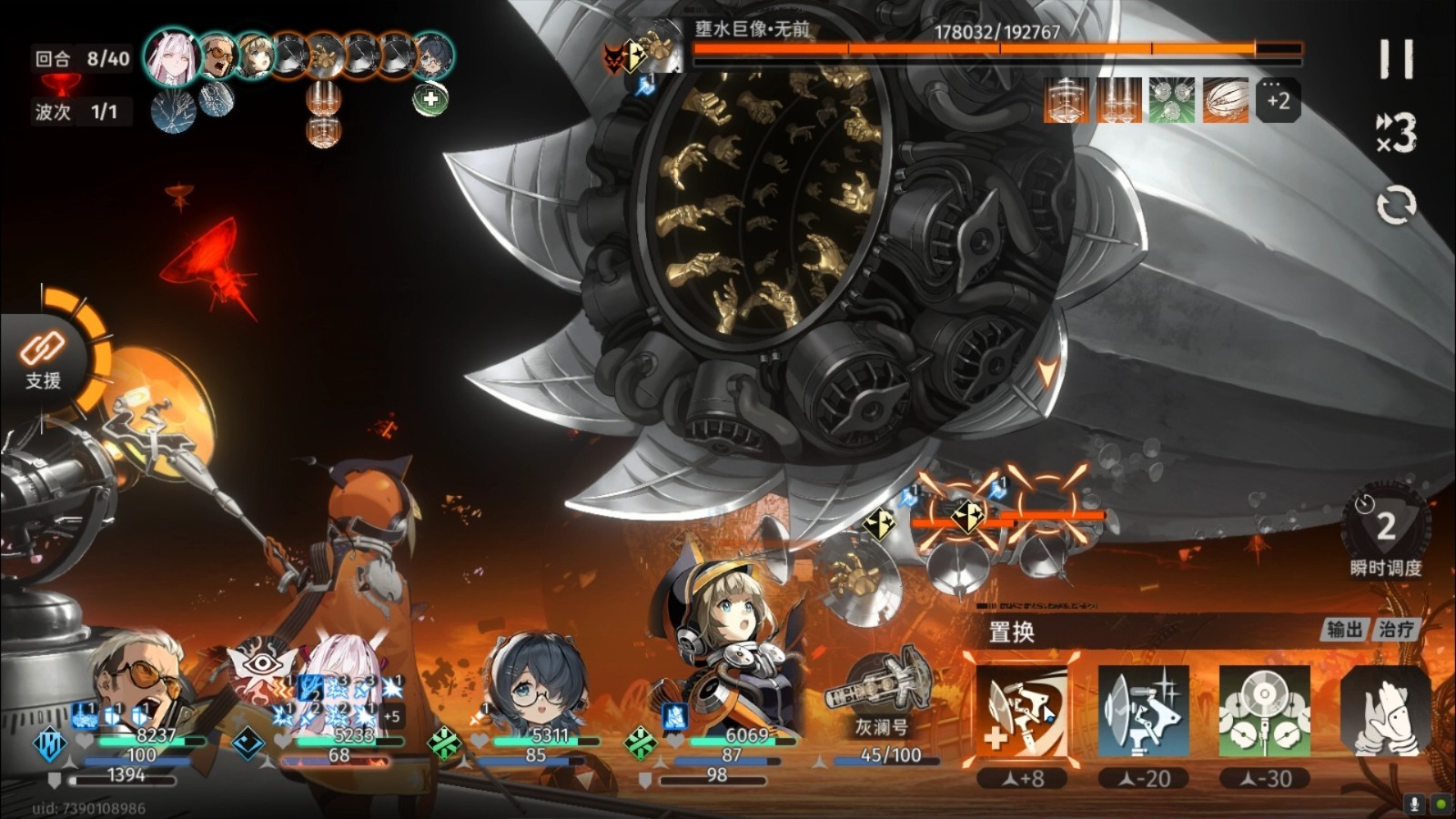Viewport: 1456px width, 819px height.
Task: Activate the green -30 speaker array skill
Action: click(x=1264, y=713)
